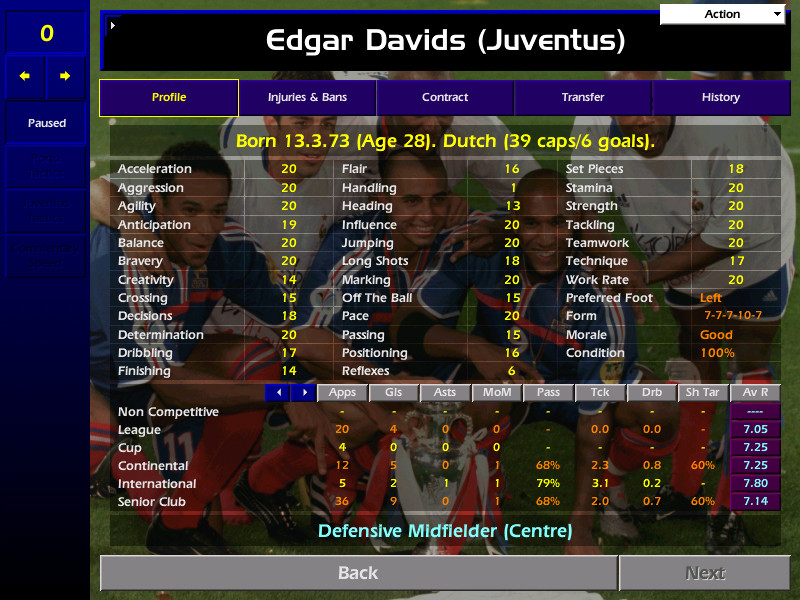
Task: Click the Apps column header
Action: click(342, 393)
